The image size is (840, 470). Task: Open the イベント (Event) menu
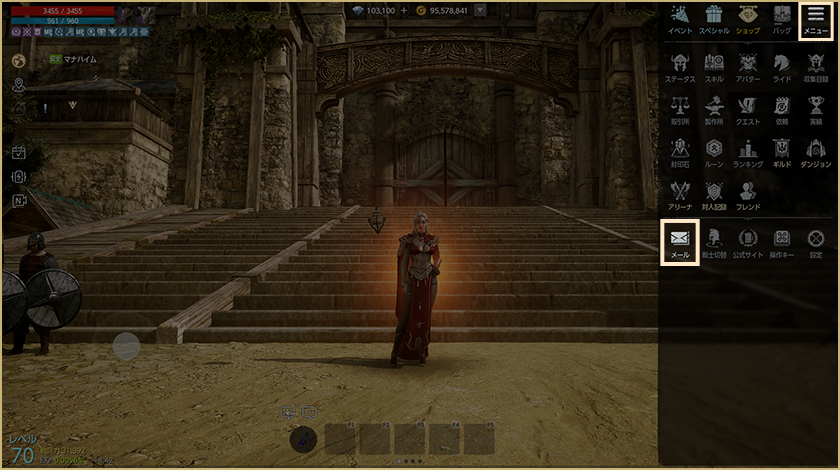[680, 19]
